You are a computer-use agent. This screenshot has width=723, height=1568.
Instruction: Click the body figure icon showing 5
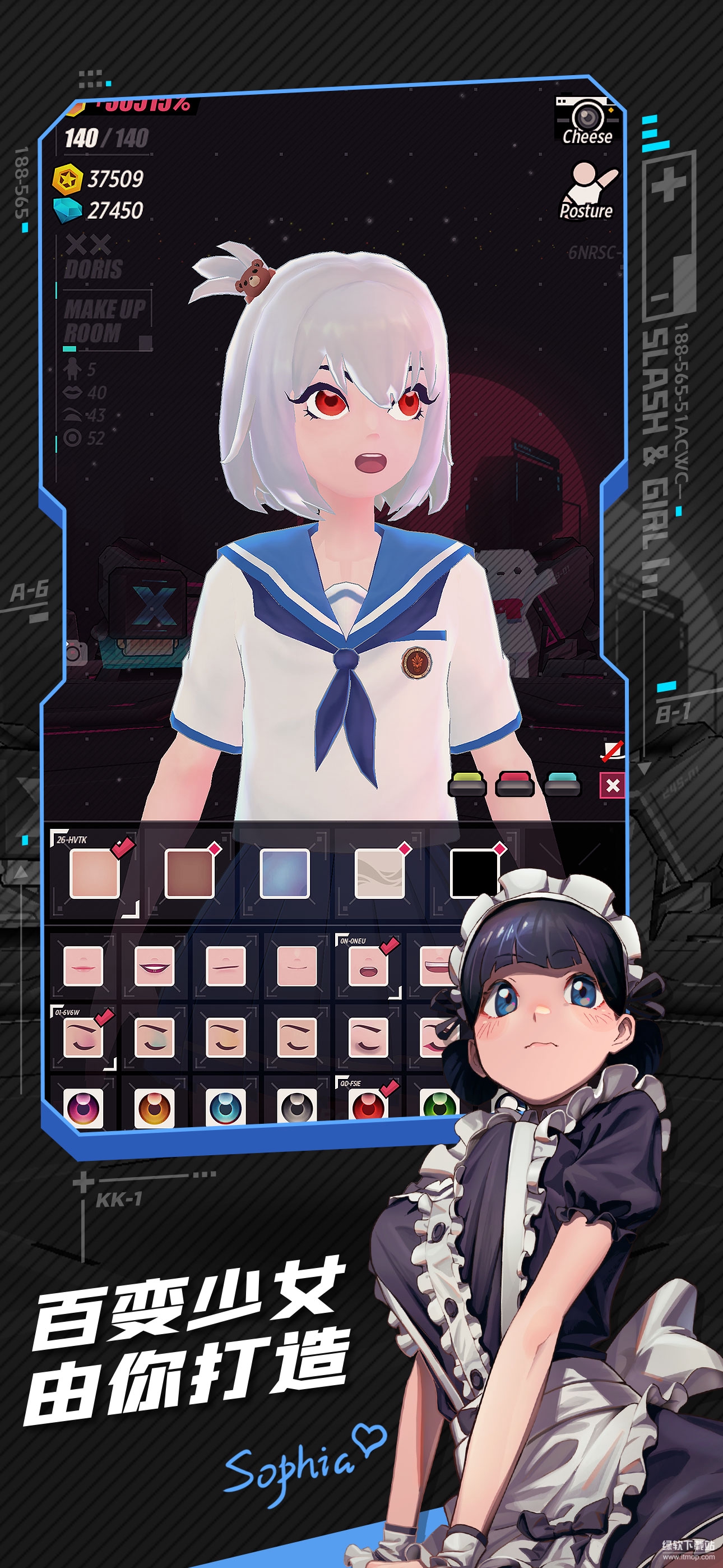(x=73, y=369)
